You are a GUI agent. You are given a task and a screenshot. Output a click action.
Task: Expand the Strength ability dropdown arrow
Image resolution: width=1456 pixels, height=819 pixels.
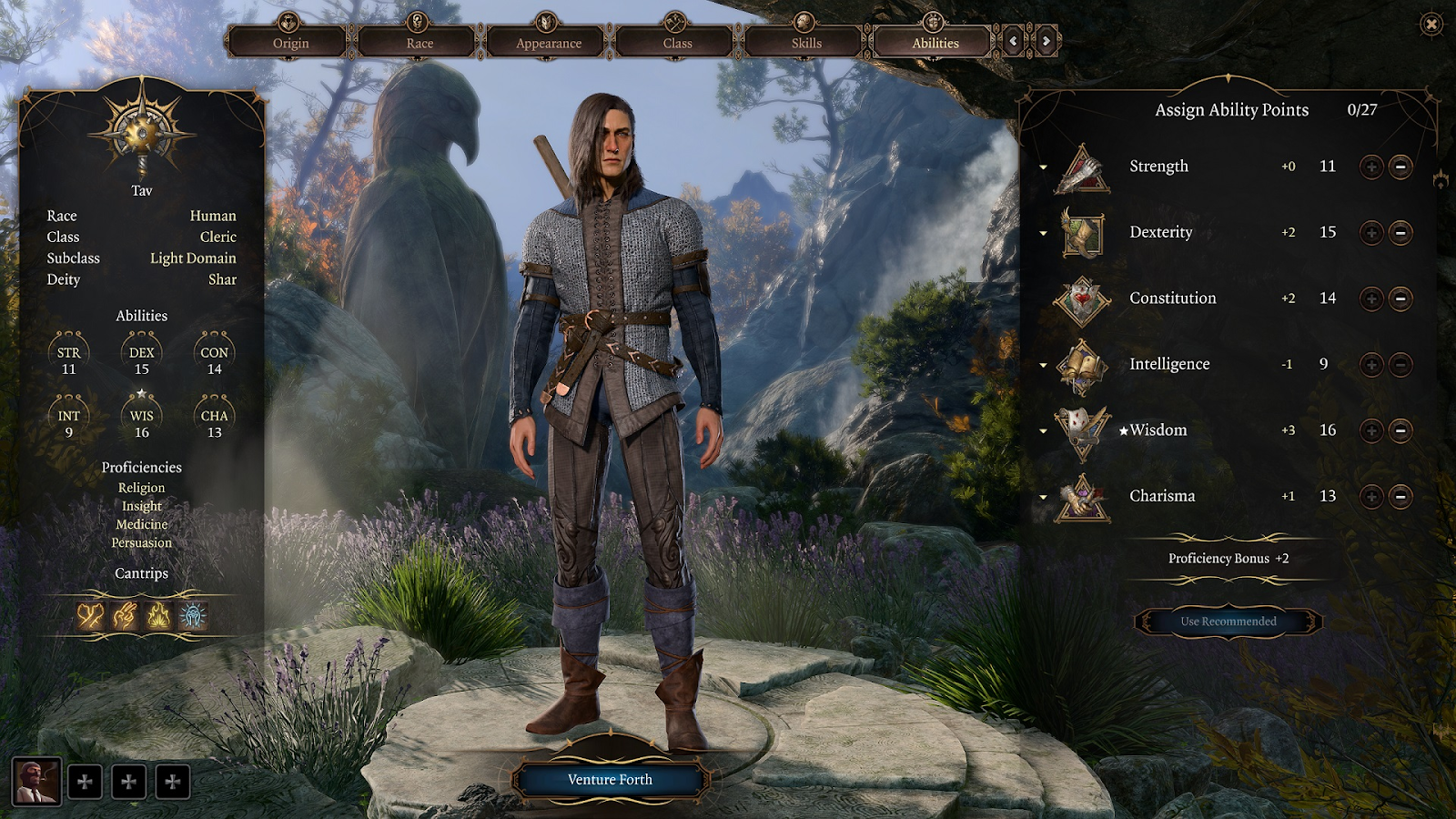point(1044,167)
